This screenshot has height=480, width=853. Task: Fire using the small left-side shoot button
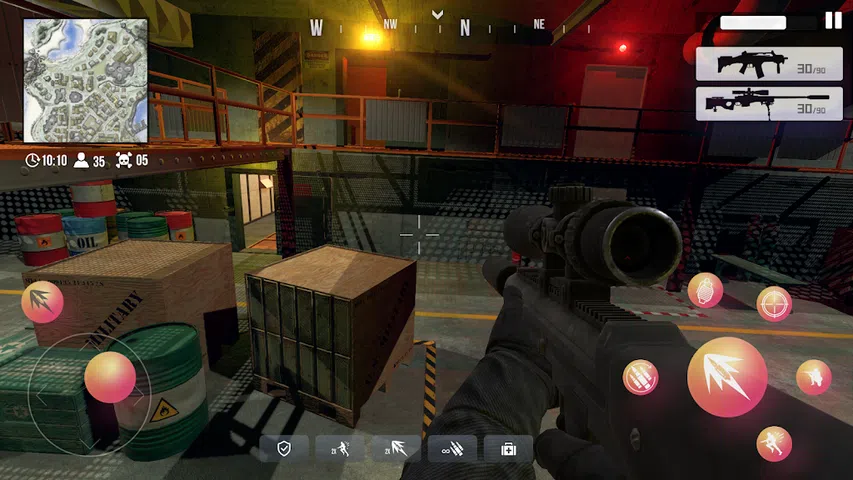click(x=43, y=301)
